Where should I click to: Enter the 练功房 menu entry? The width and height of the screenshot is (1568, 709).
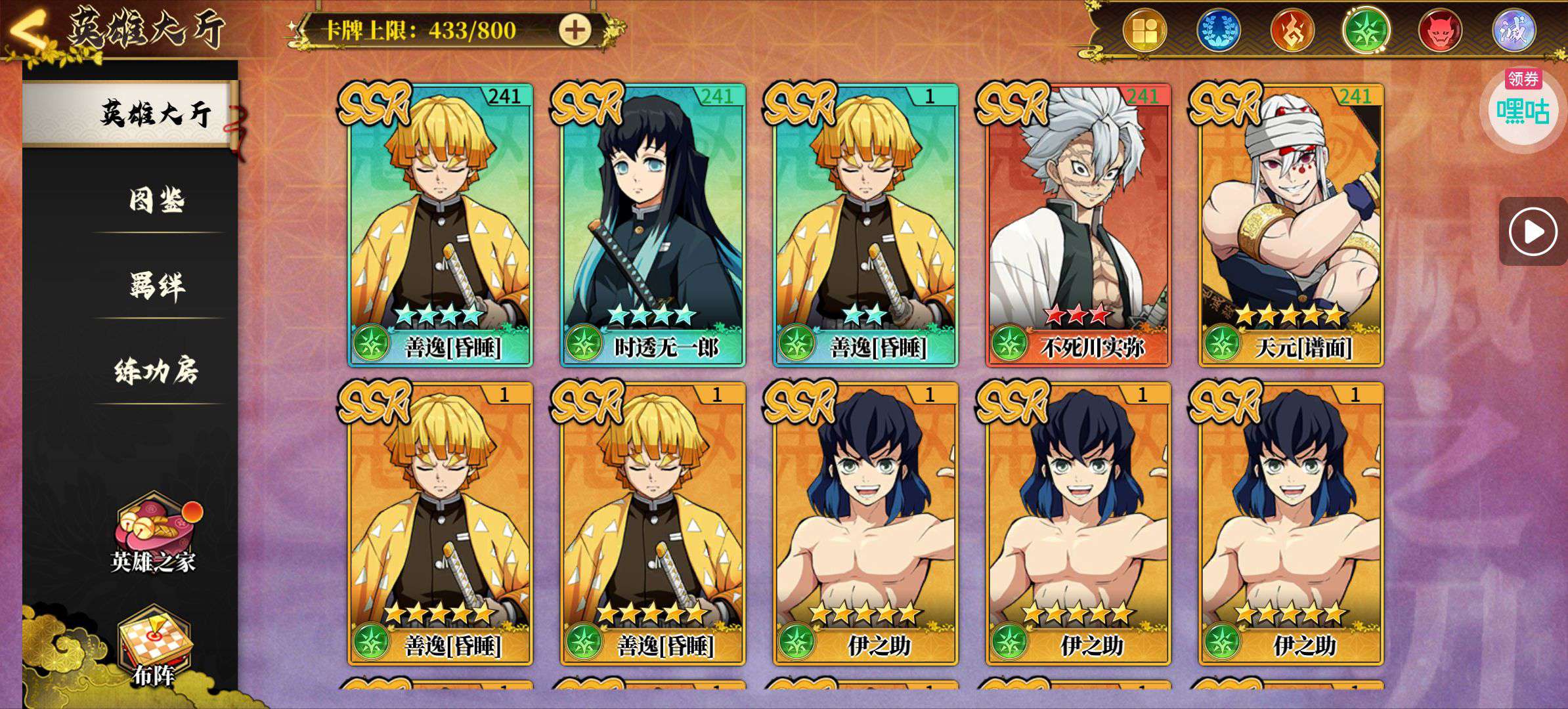pyautogui.click(x=156, y=371)
